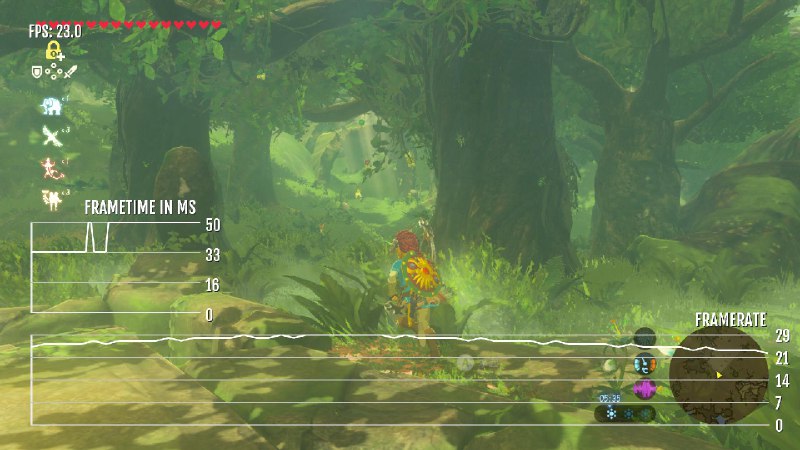Viewport: 800px width, 450px height.
Task: Click the dark Sheikah Sensor circle
Action: (x=645, y=337)
